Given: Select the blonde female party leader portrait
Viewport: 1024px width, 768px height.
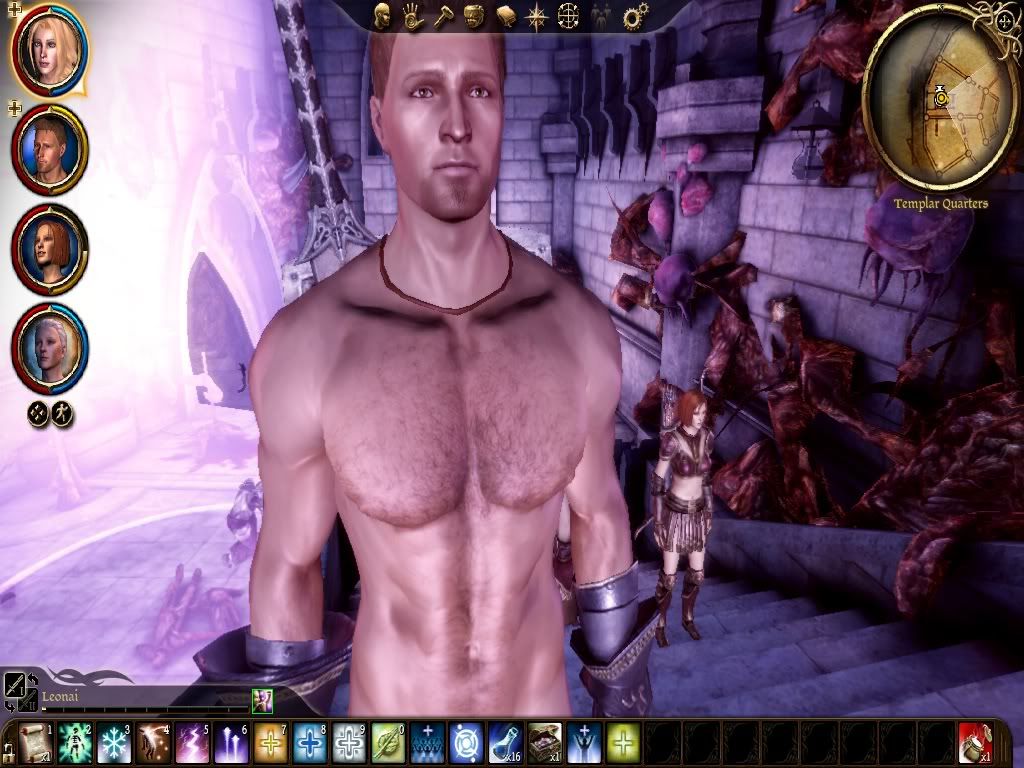Looking at the screenshot, I should coord(49,49).
